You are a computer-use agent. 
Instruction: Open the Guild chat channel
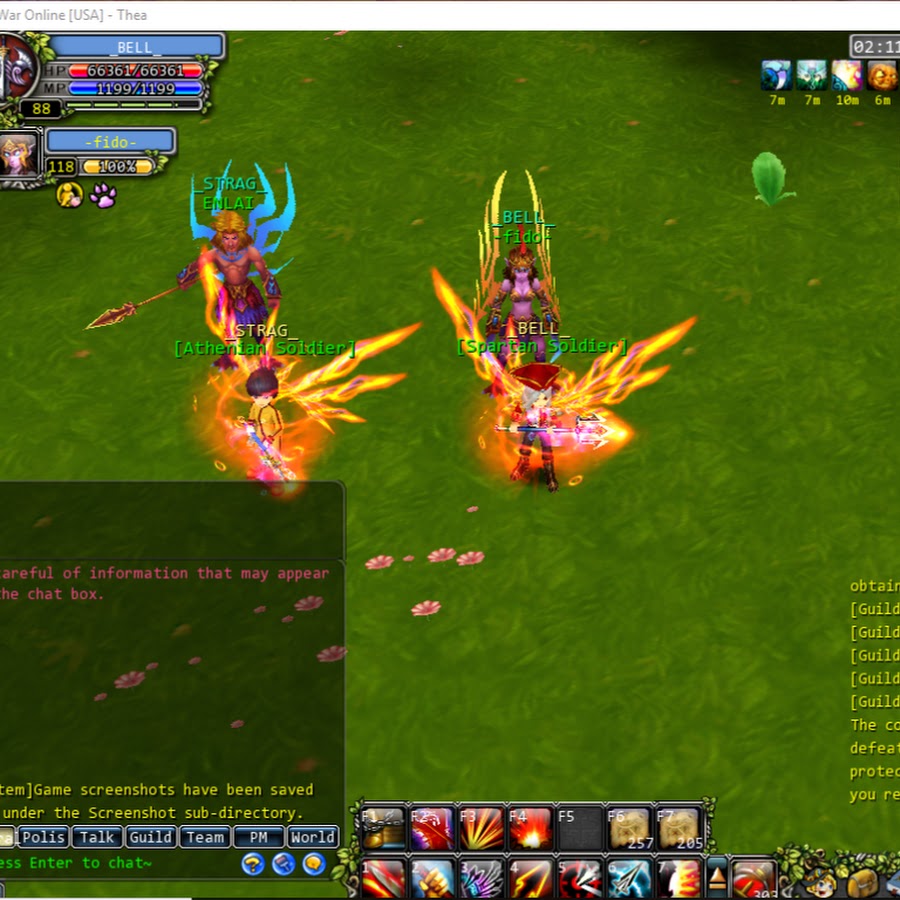[x=151, y=837]
